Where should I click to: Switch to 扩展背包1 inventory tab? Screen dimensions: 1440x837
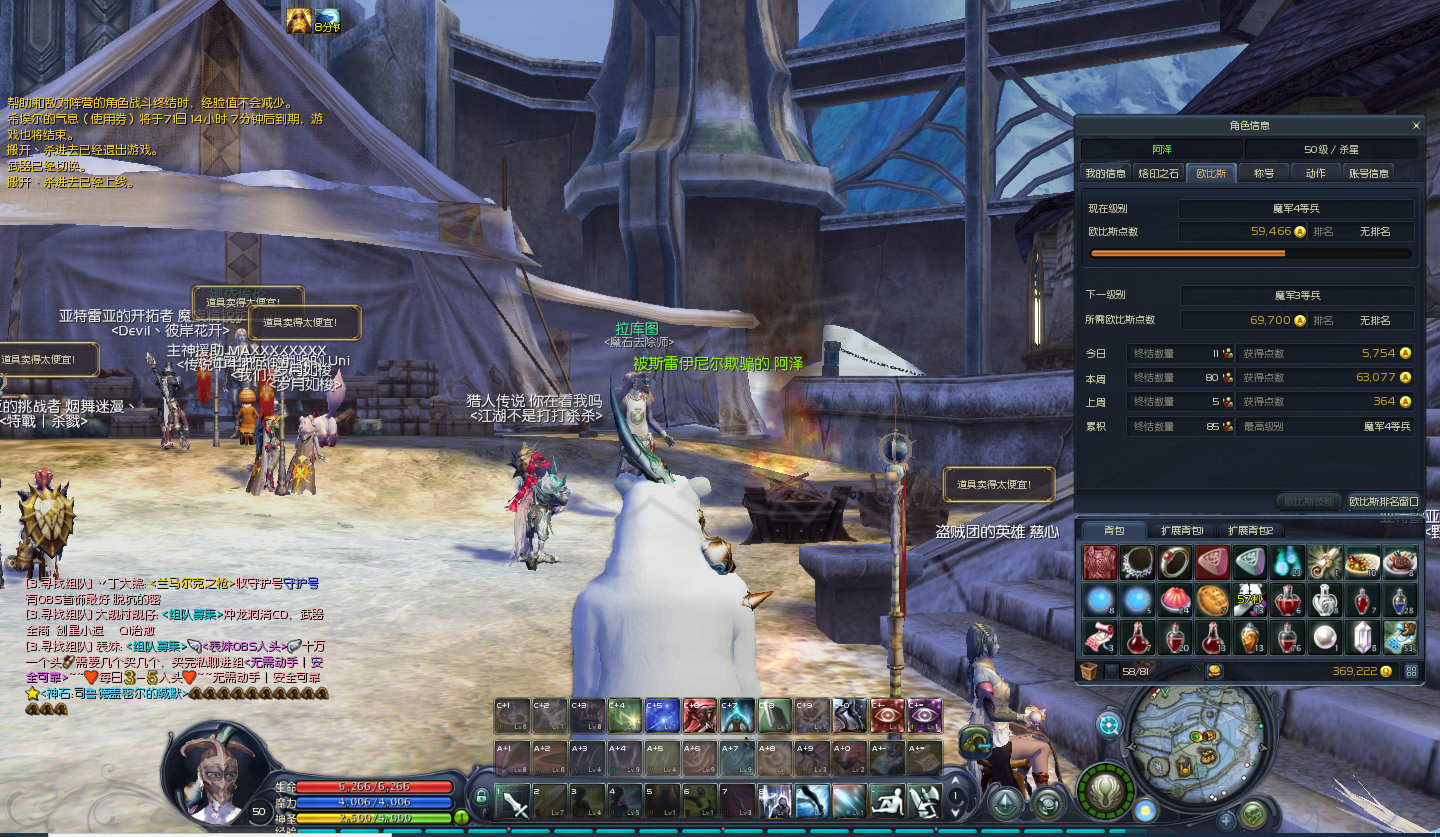(x=1182, y=530)
